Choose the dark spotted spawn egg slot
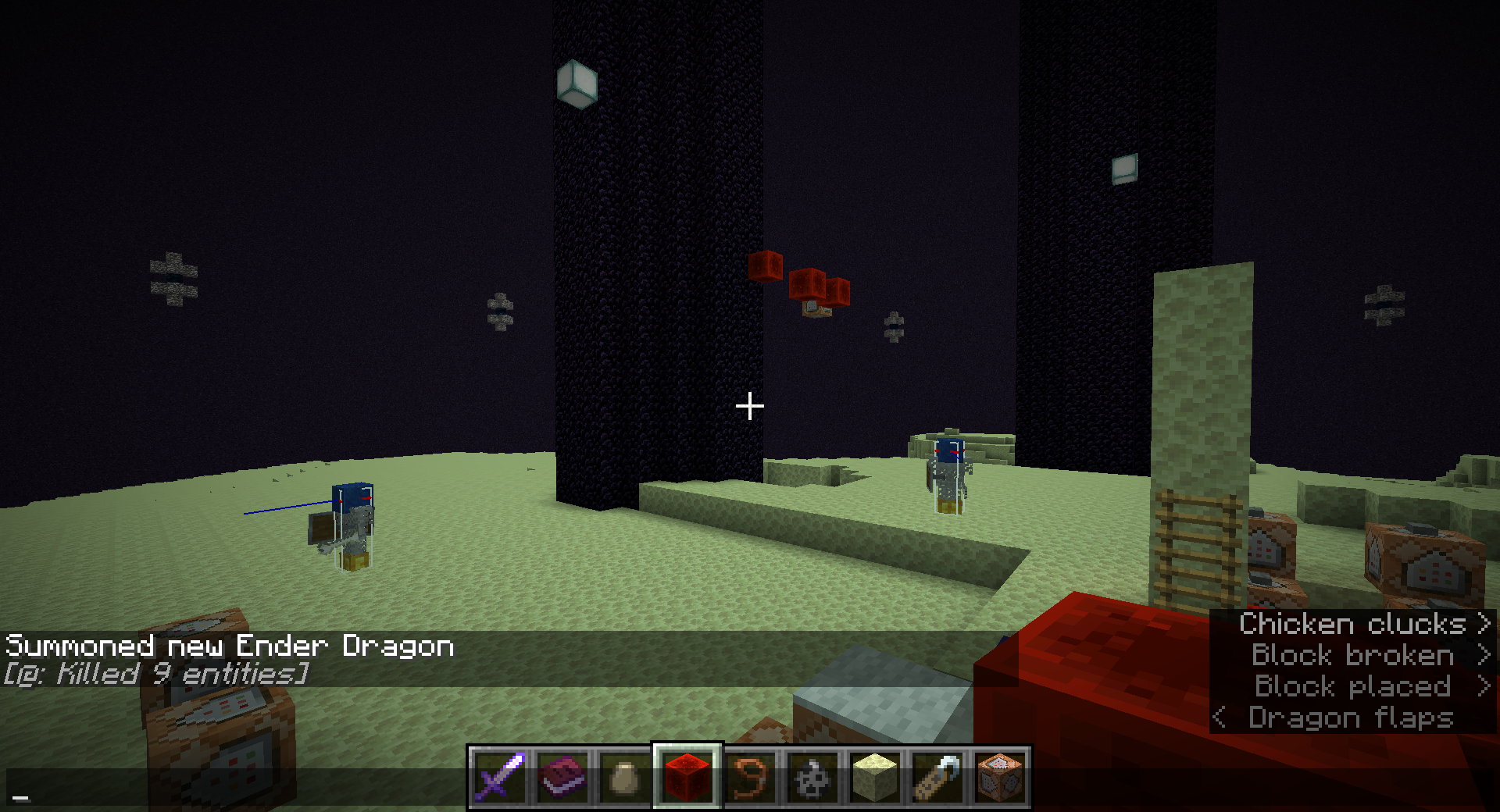 tap(812, 778)
